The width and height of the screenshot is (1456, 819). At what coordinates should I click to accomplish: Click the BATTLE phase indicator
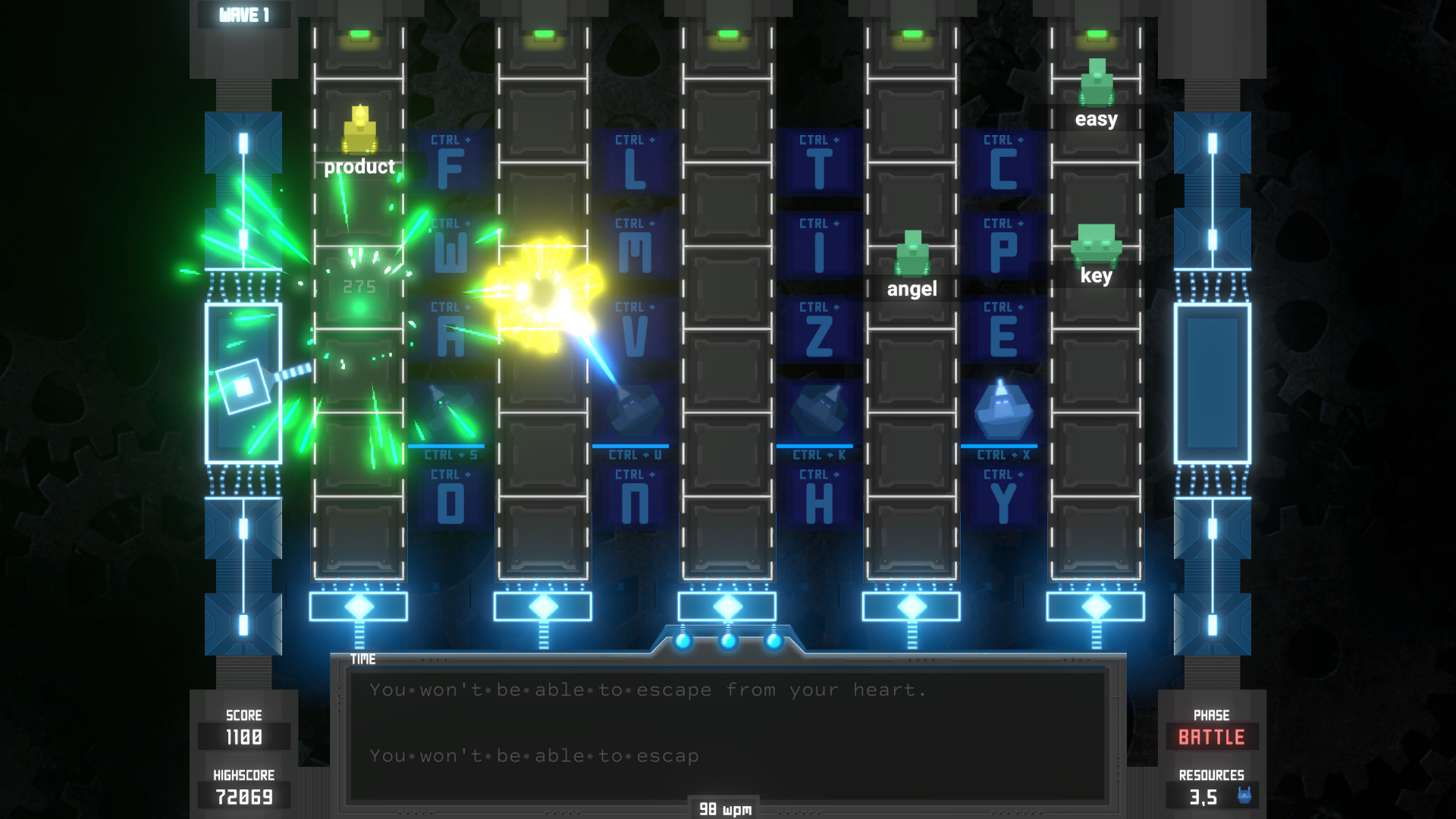pos(1211,736)
